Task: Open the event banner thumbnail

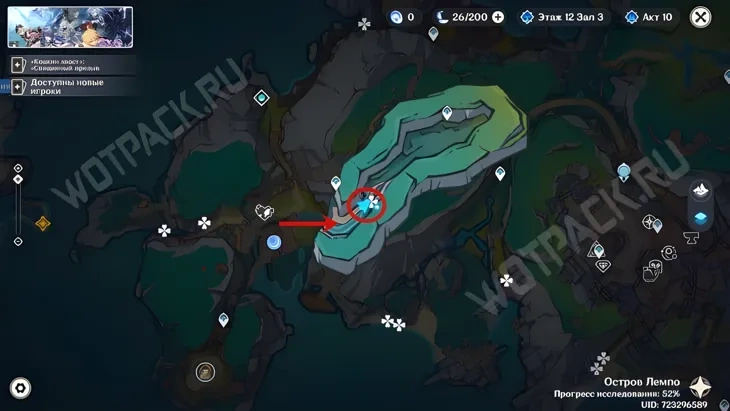Action: [70, 27]
